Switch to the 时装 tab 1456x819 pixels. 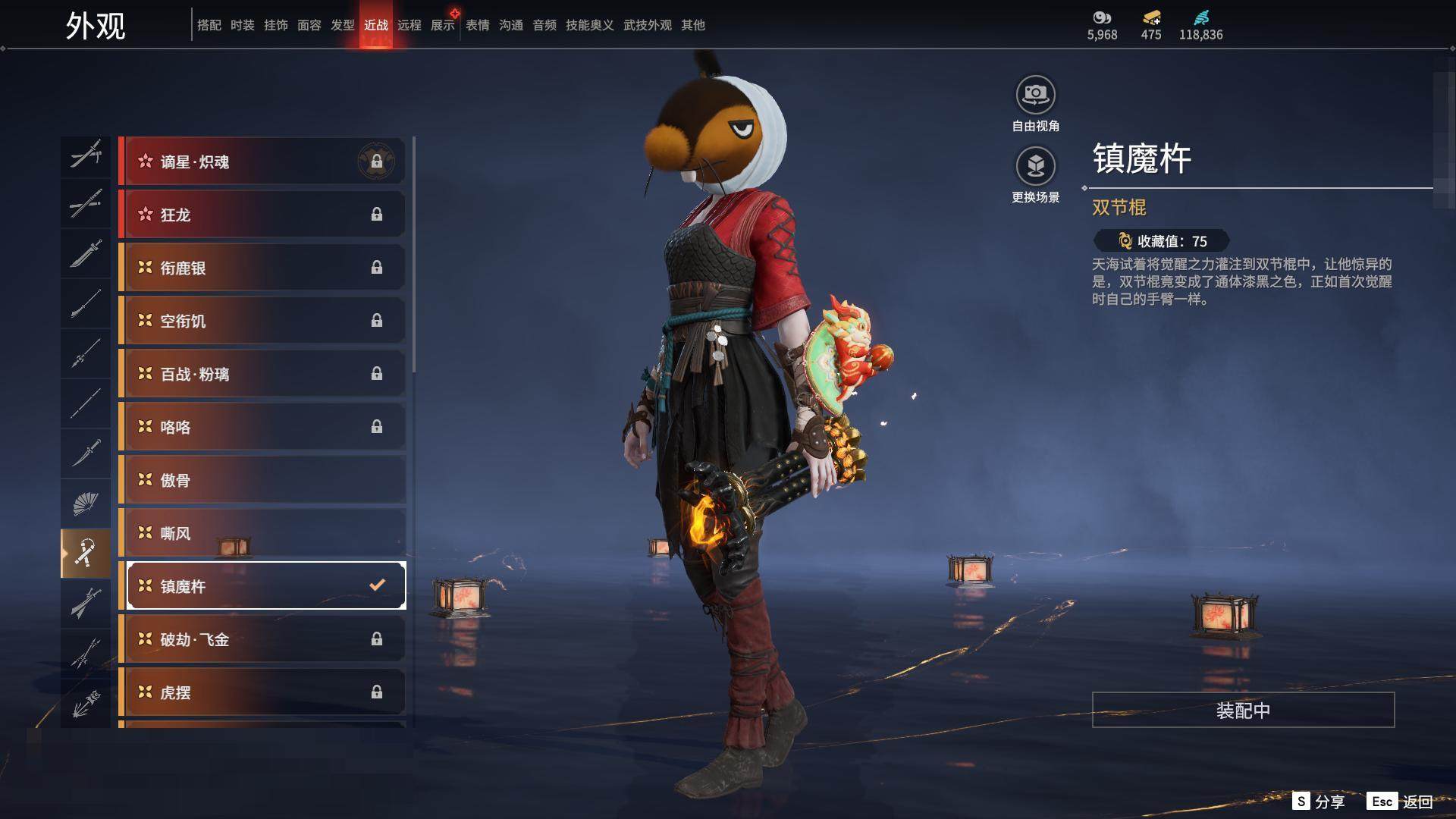click(242, 25)
